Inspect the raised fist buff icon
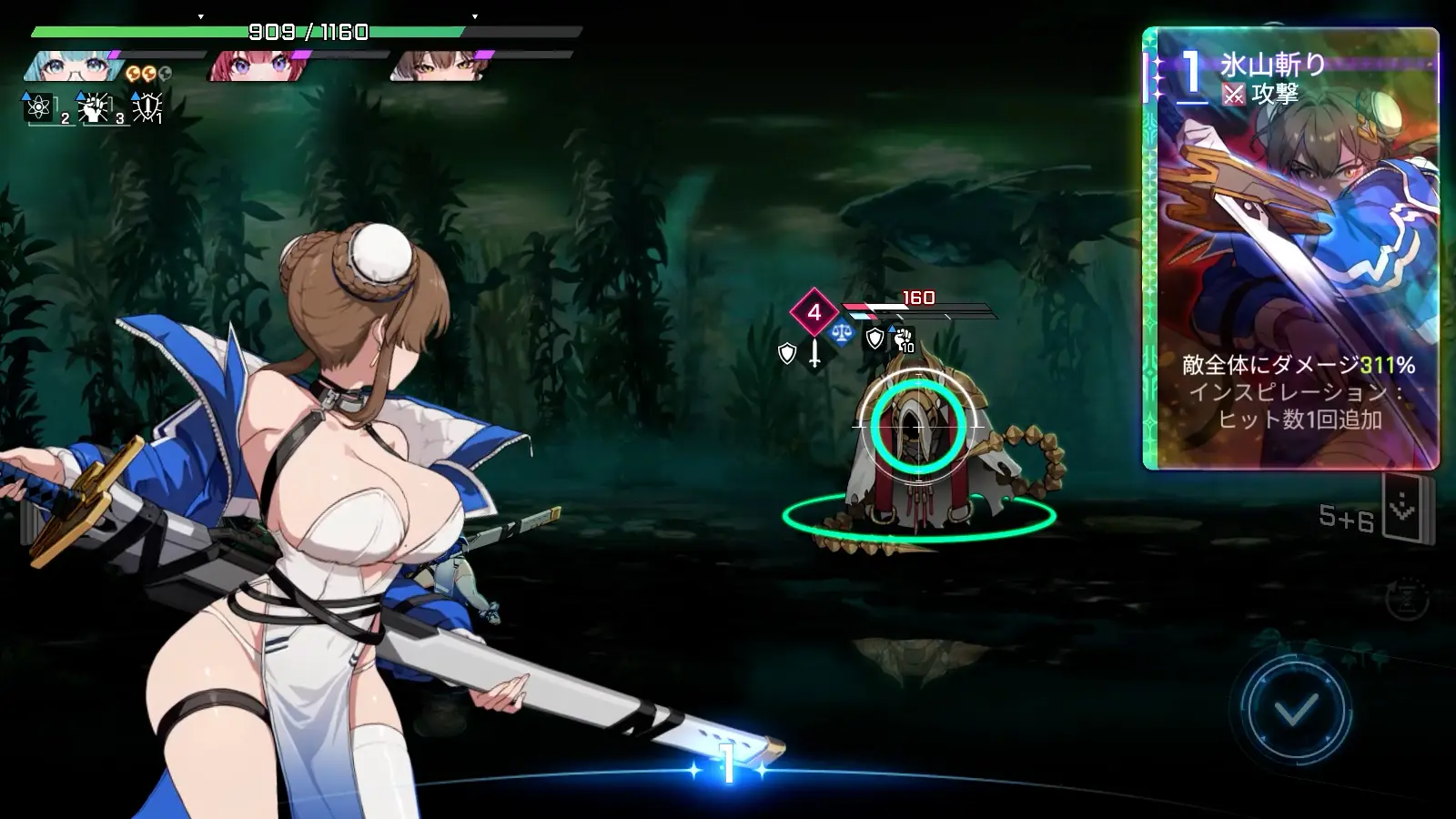 (x=94, y=108)
